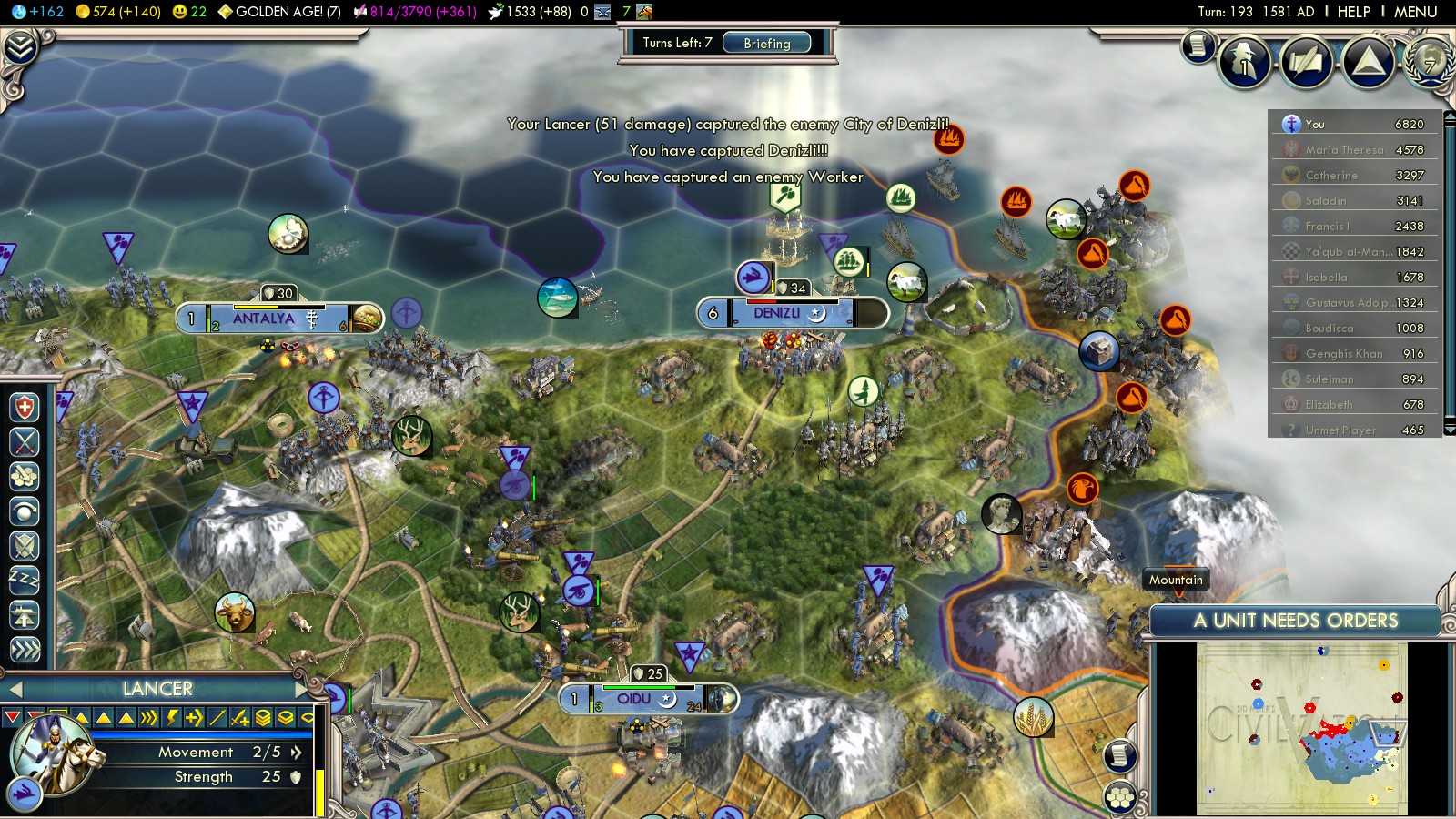Choose the crossed swords attack action
Image resolution: width=1456 pixels, height=819 pixels.
pos(25,442)
